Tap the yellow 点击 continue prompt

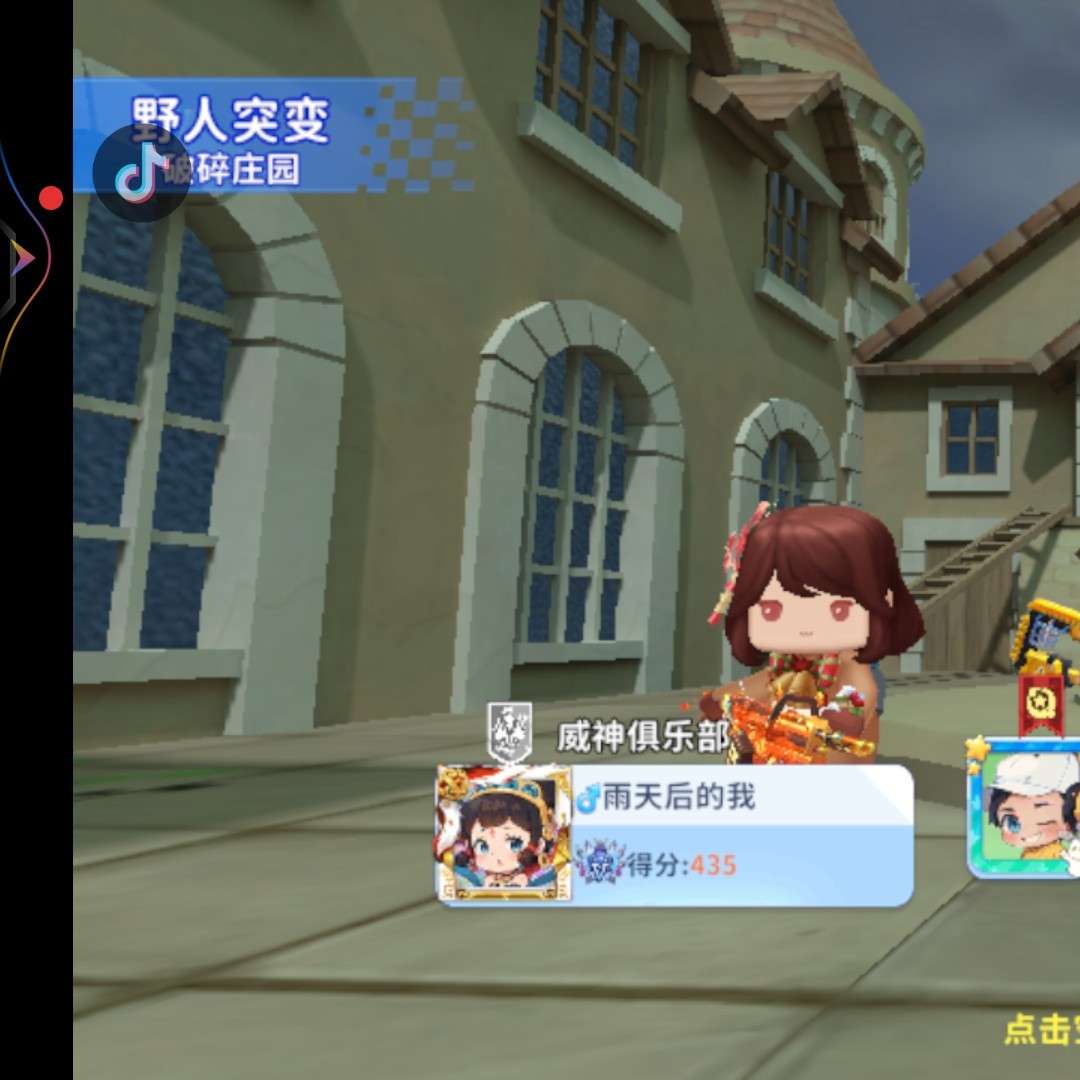(1042, 1029)
